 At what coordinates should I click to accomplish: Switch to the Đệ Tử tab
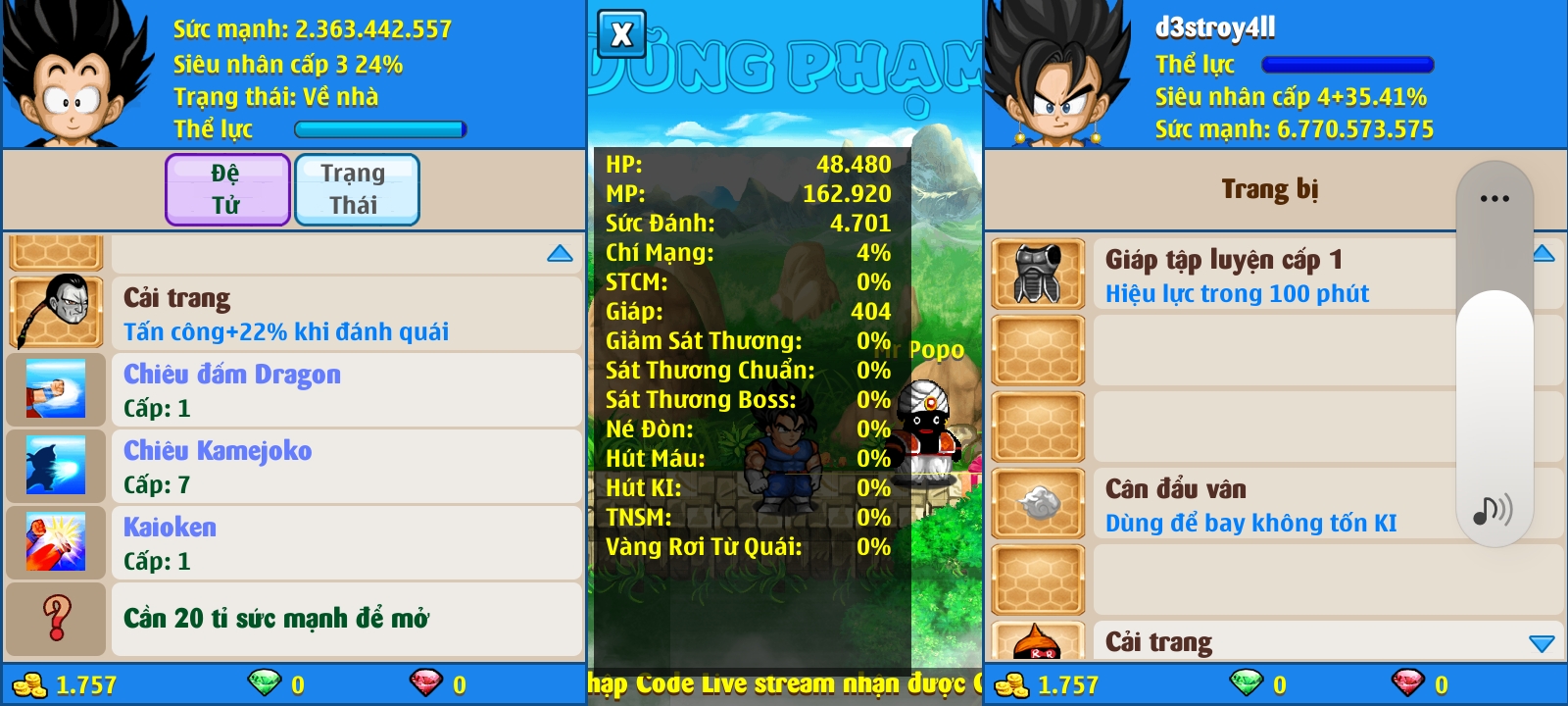(226, 189)
